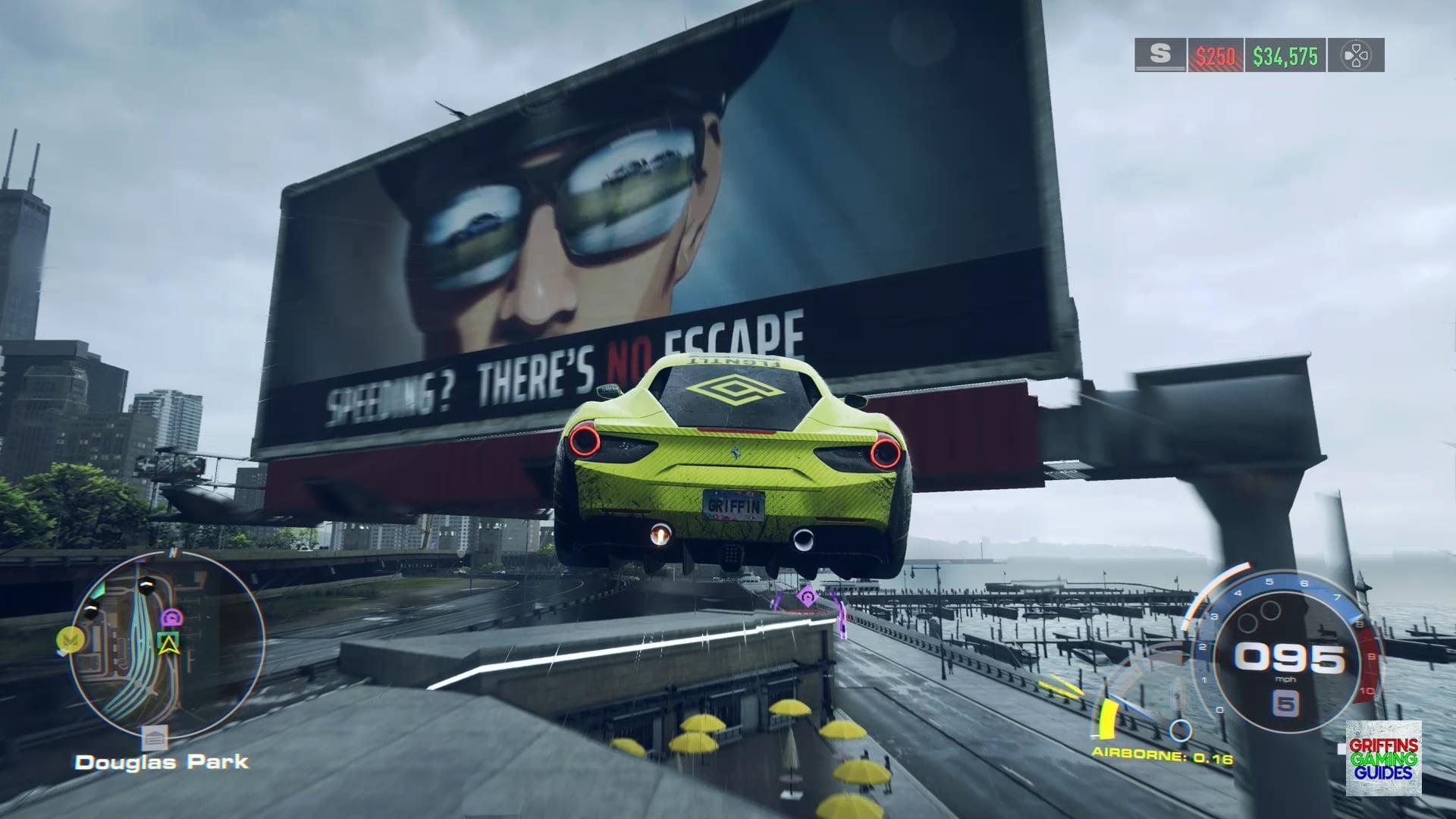The image size is (1456, 819).
Task: Select the purple speedometer marker on minimap
Action: 174,617
